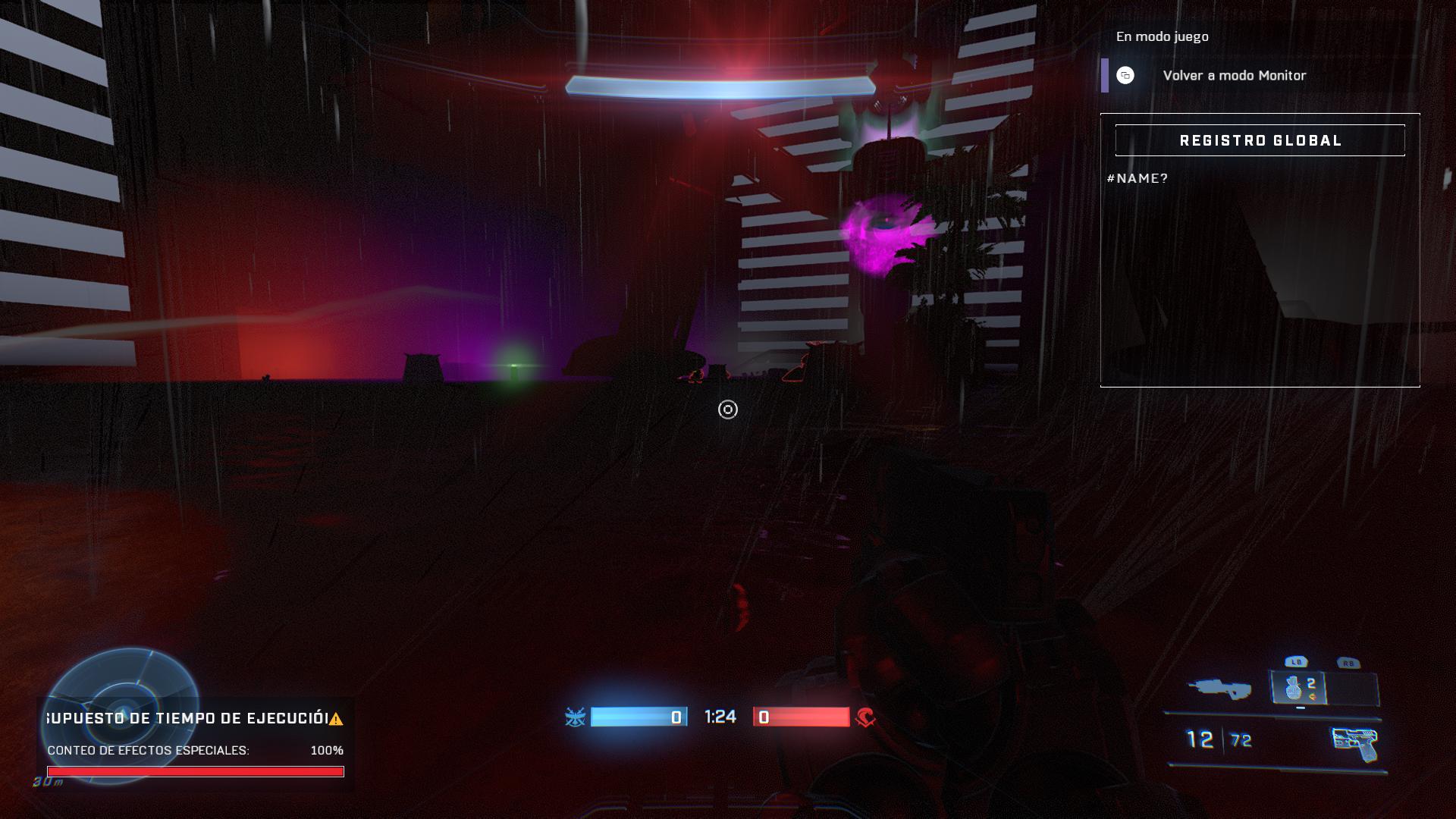The width and height of the screenshot is (1456, 819).
Task: Switch to the stowed assault rifle icon
Action: tap(1219, 688)
